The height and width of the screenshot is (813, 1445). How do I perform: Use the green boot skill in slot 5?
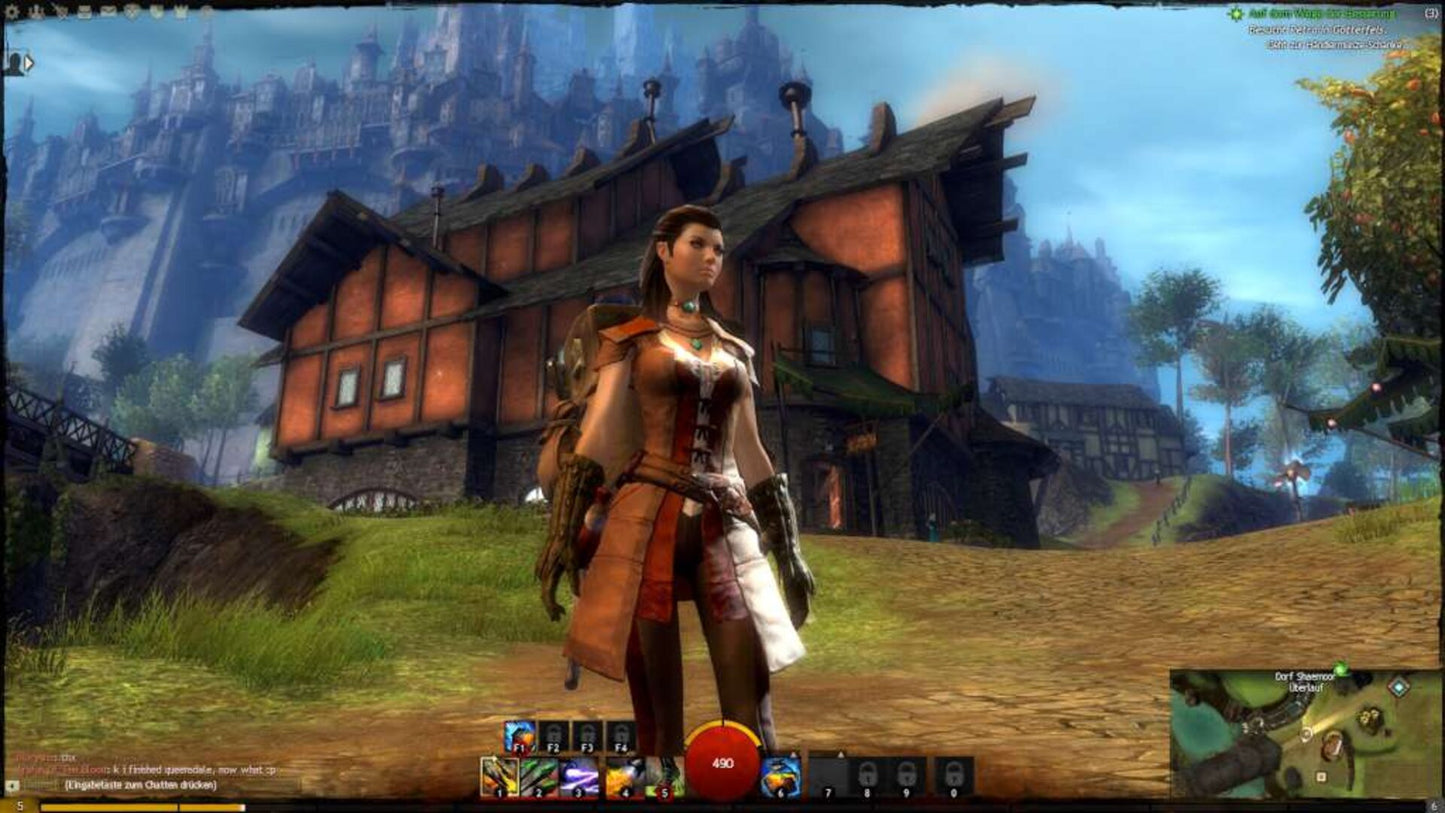(x=662, y=776)
